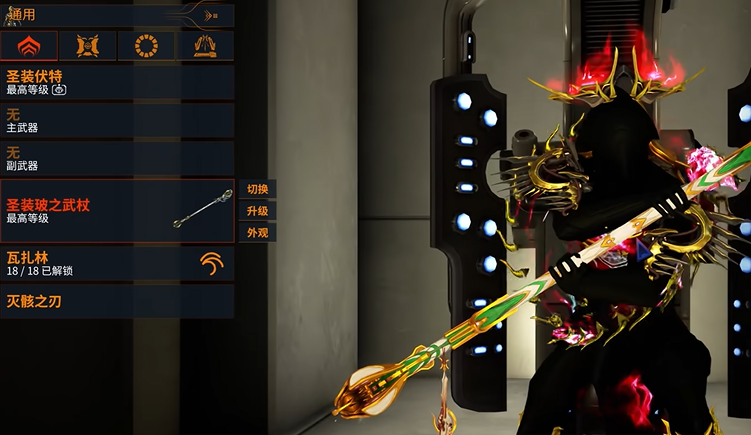Viewport: 751px width, 435px height.
Task: Click the 切换 switch button
Action: [257, 189]
